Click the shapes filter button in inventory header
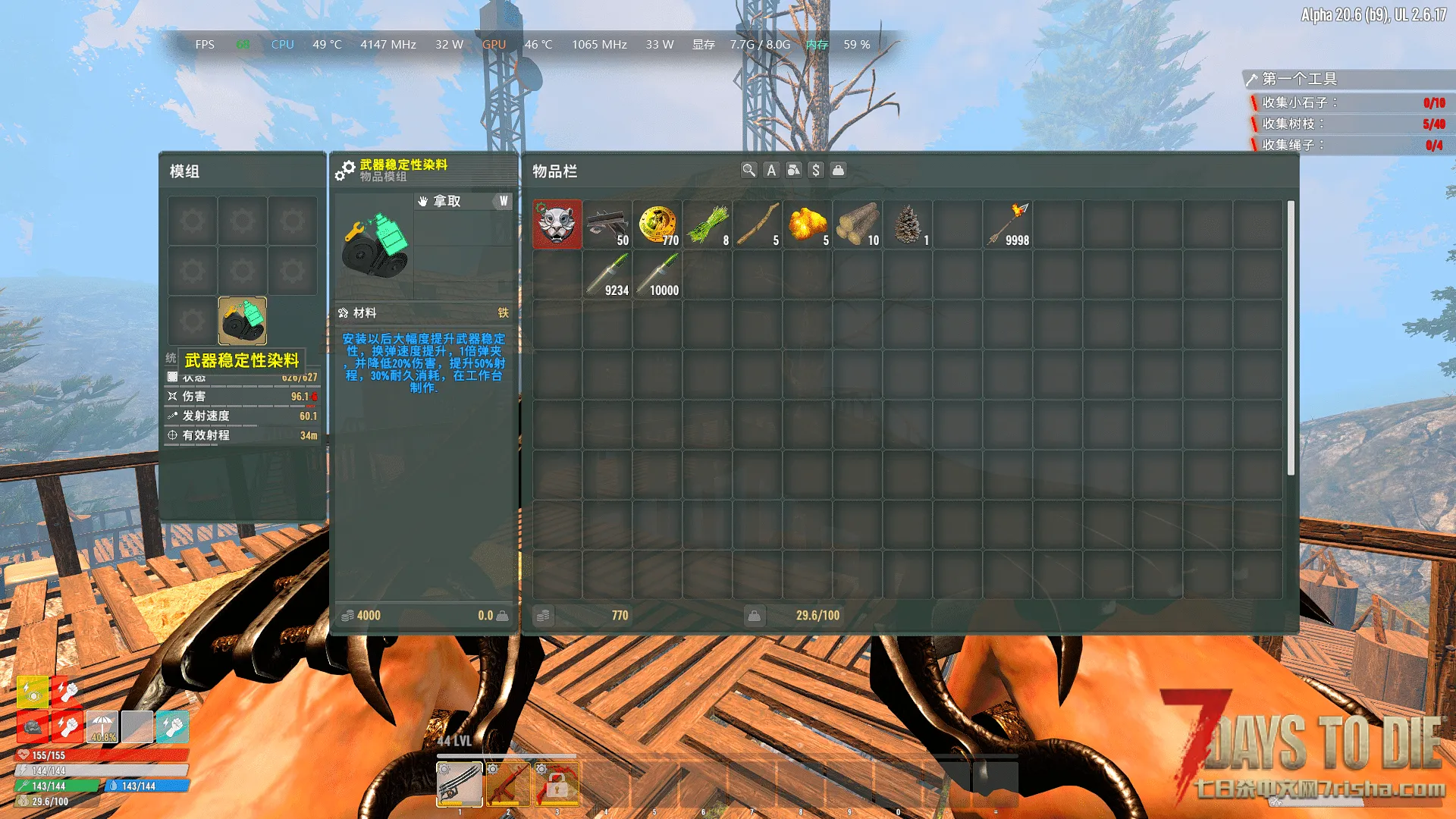 click(x=793, y=171)
